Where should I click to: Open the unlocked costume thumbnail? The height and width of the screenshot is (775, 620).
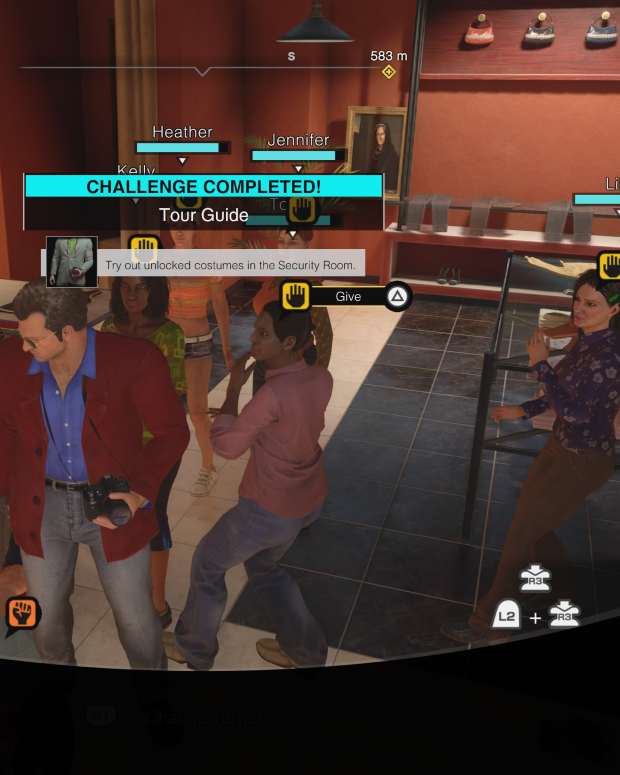pos(72,262)
